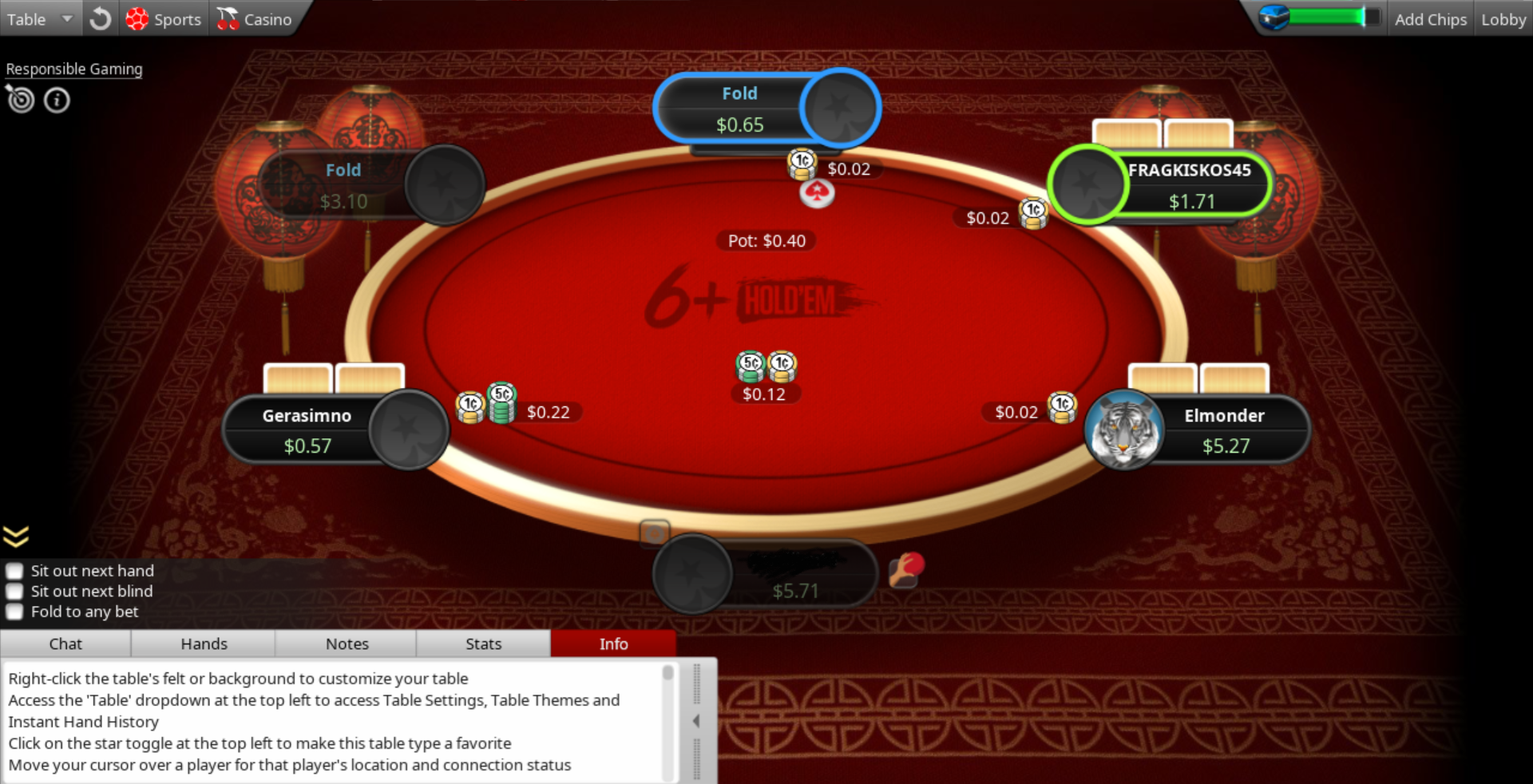This screenshot has width=1533, height=784.
Task: Click the Add Chips button
Action: tap(1430, 19)
